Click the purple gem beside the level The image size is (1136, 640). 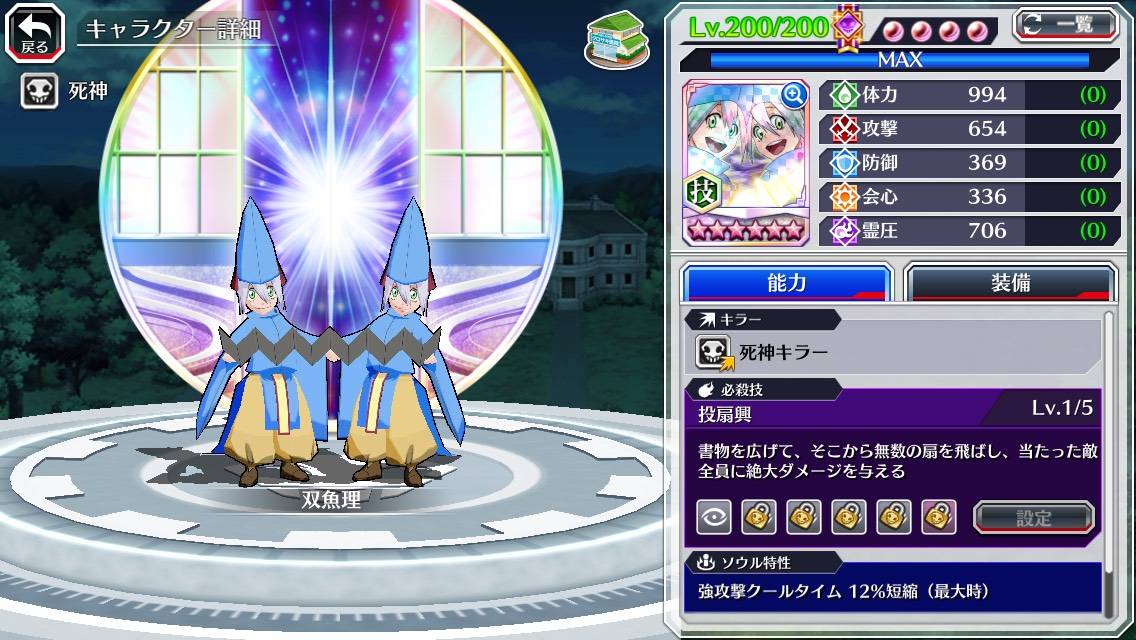[x=848, y=26]
